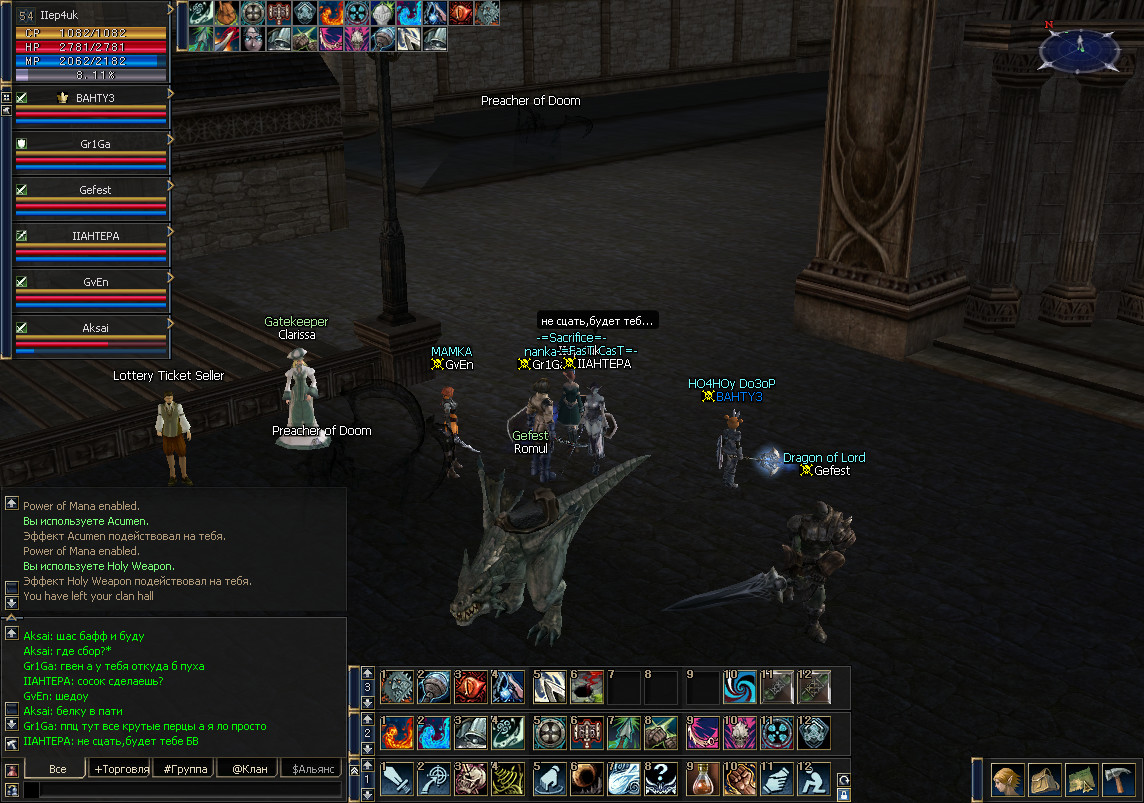Show the $Альянс chat tab
Screen dimensions: 1144x803
point(311,768)
